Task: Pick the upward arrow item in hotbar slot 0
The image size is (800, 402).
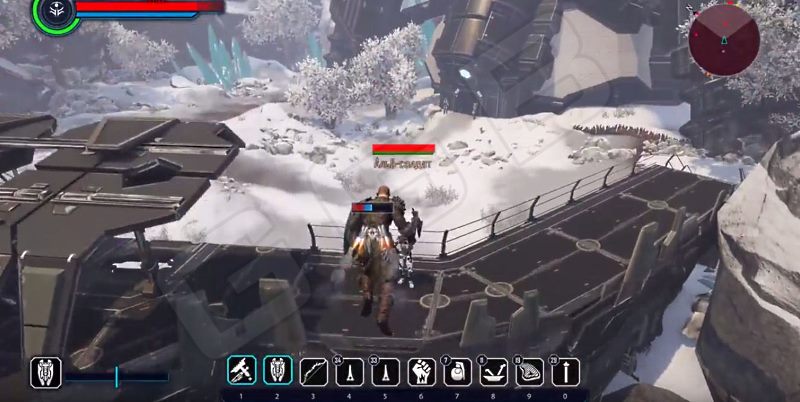Action: 566,372
